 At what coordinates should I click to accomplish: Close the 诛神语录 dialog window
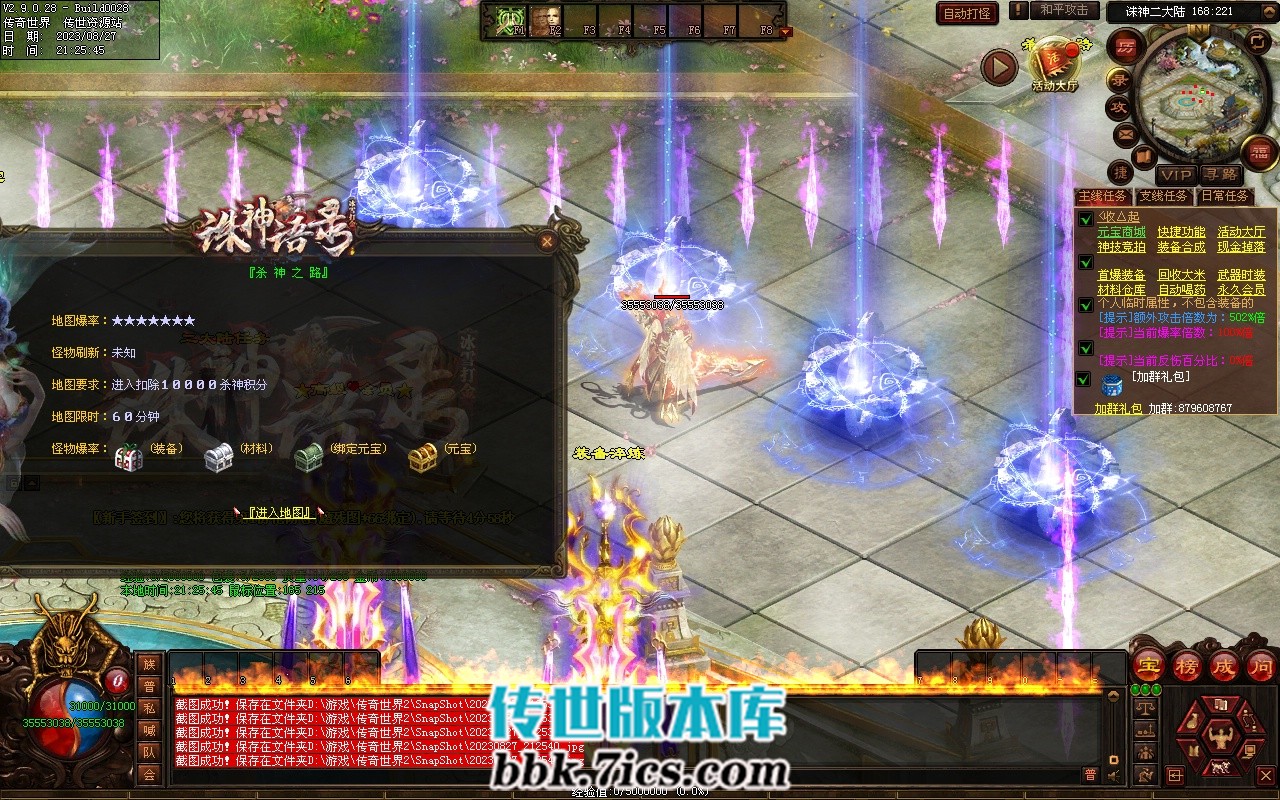(x=546, y=241)
